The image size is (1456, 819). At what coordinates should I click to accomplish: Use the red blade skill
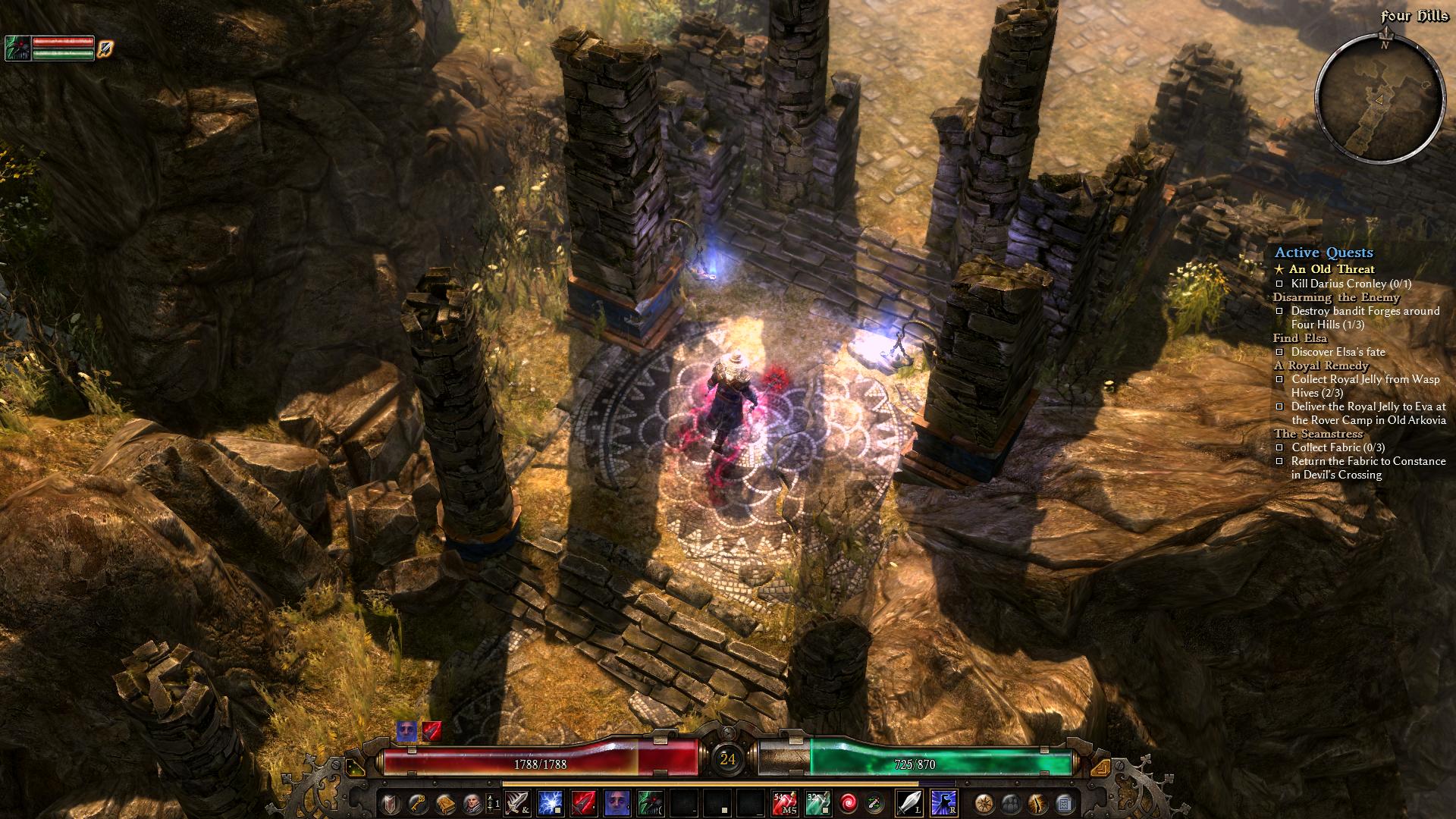(x=583, y=802)
